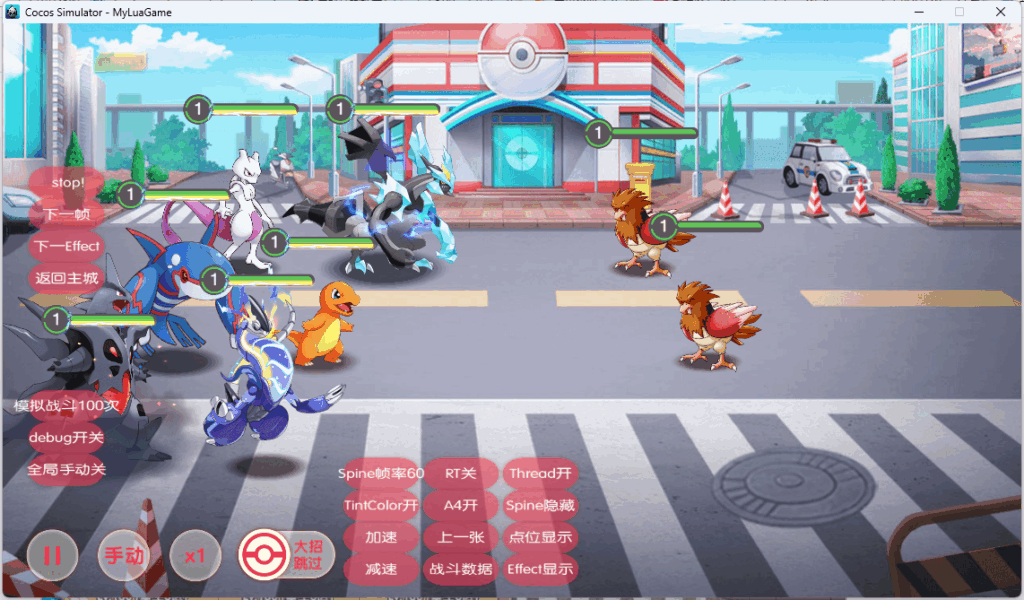This screenshot has height=600, width=1024.
Task: Trigger the 下一Effect button
Action: click(67, 246)
